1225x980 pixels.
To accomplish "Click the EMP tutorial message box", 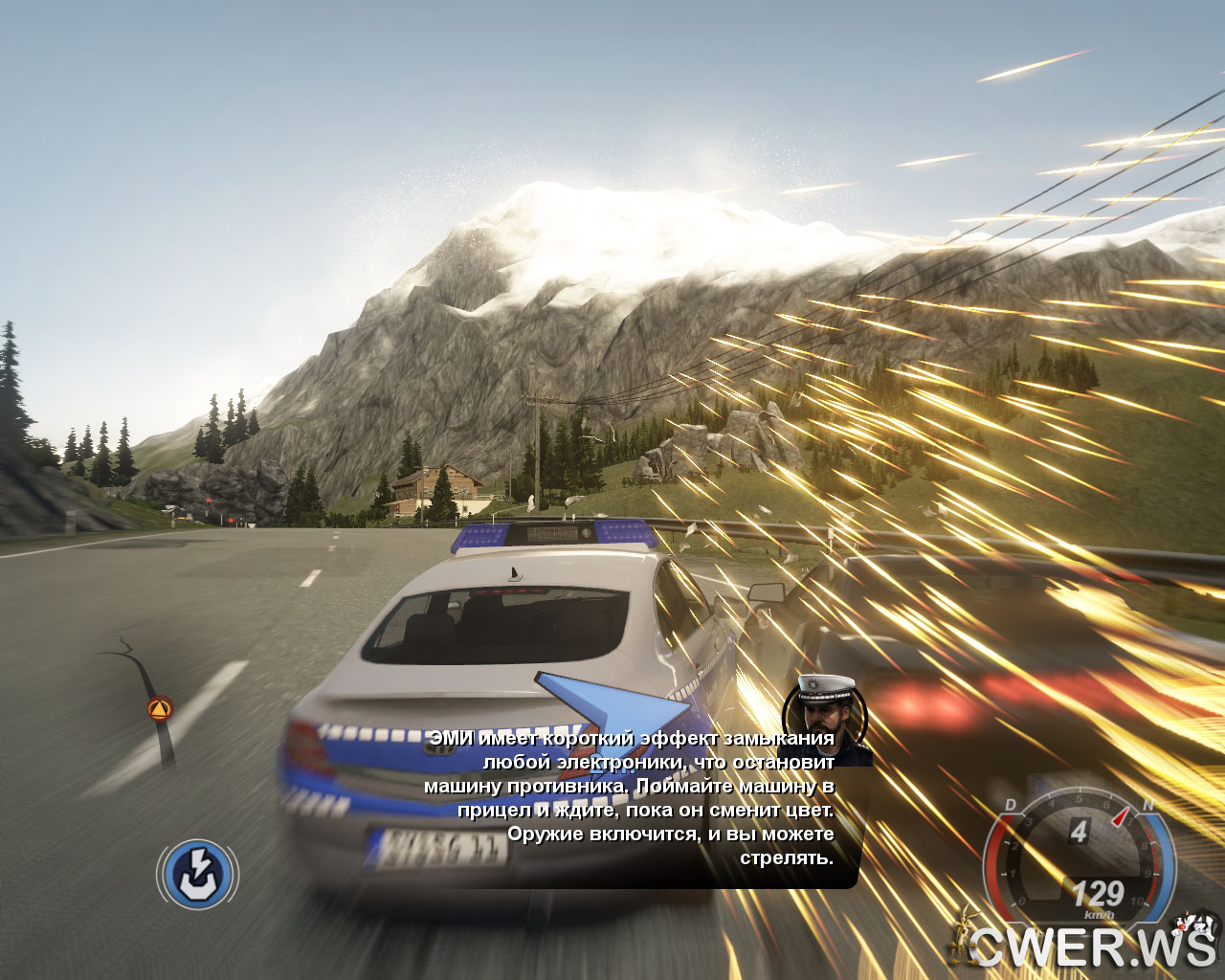I will click(x=632, y=799).
